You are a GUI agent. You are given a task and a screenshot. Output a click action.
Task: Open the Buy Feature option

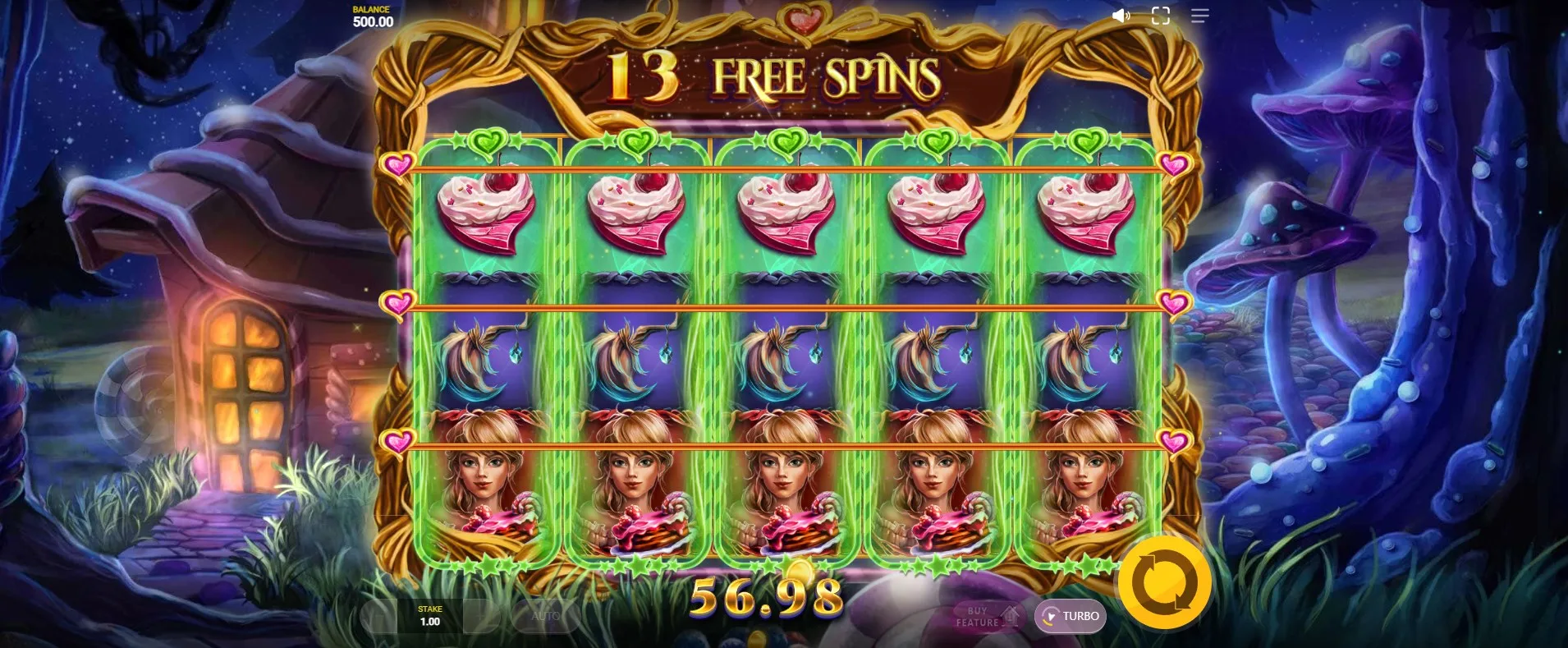tap(986, 616)
